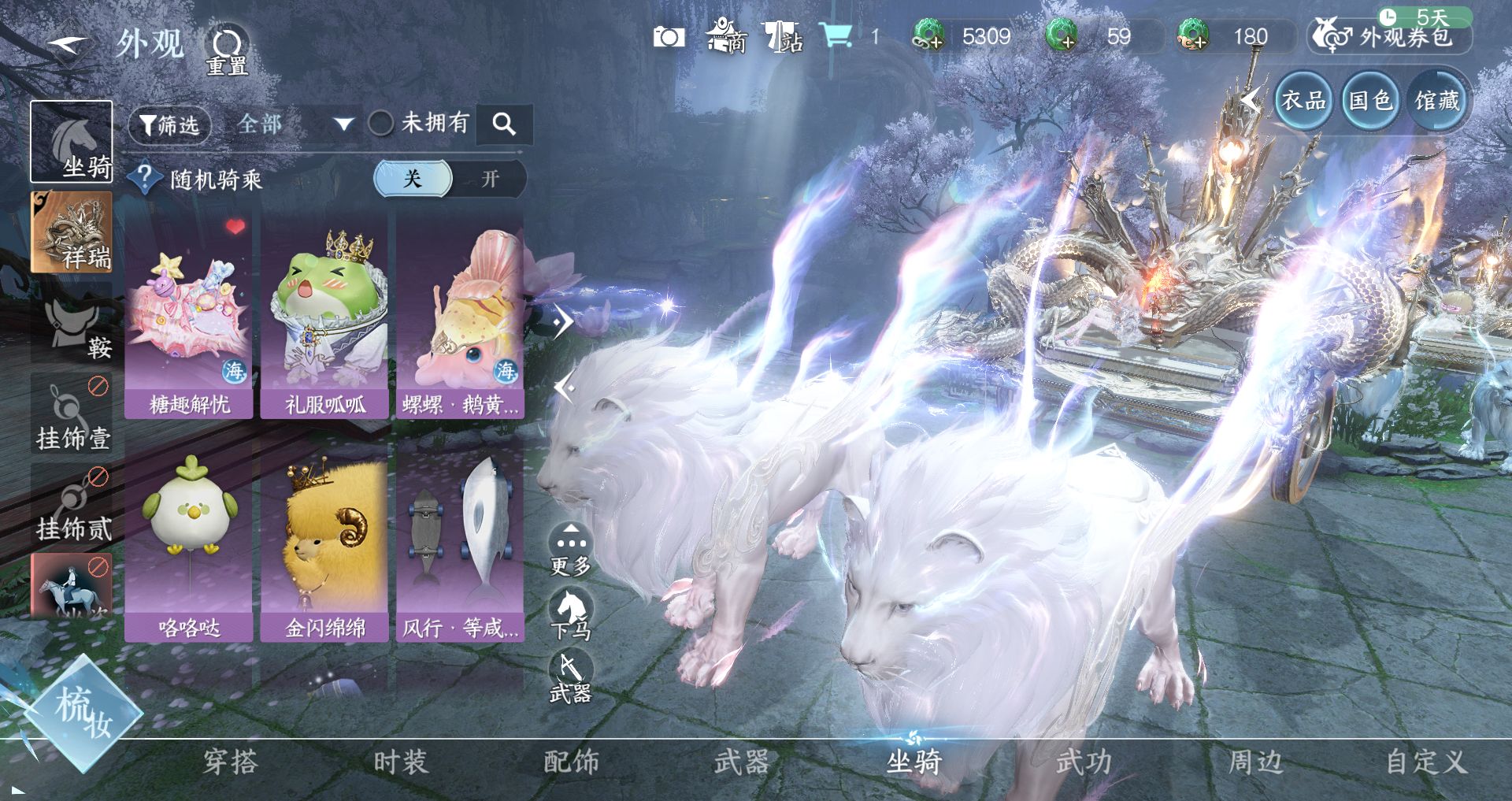The image size is (1512, 801).
Task: Open the 筛选 filter button
Action: 170,124
